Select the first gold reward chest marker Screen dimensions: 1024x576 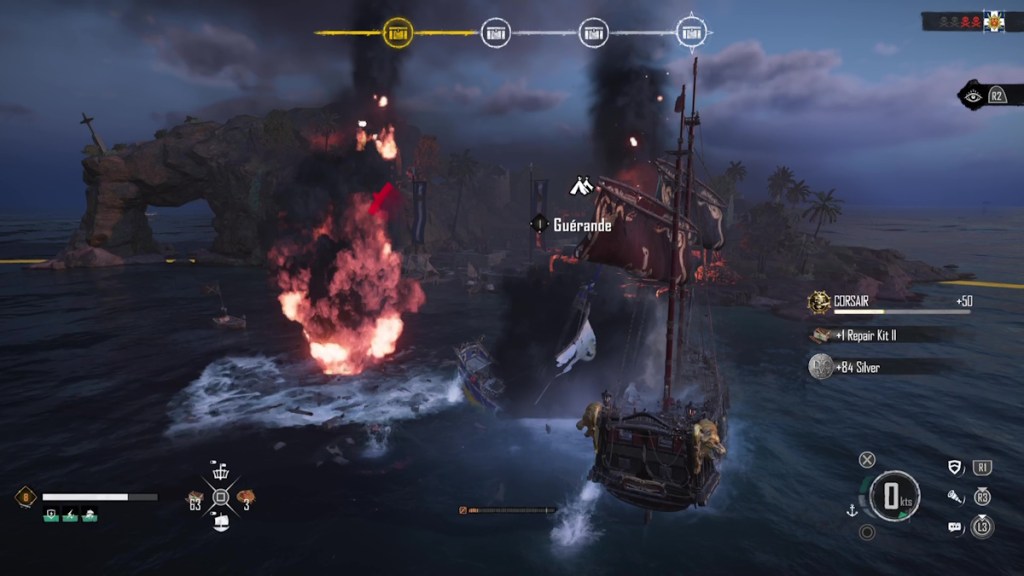point(398,32)
